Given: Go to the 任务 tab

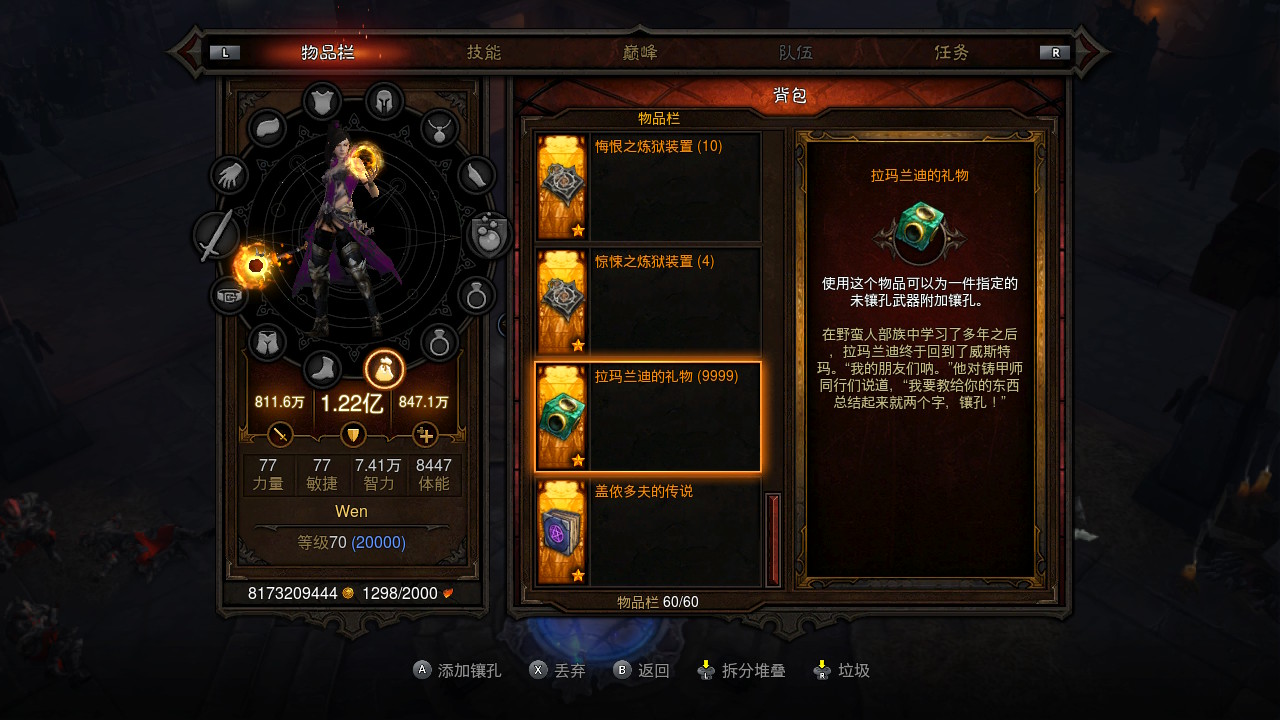Looking at the screenshot, I should pos(951,53).
